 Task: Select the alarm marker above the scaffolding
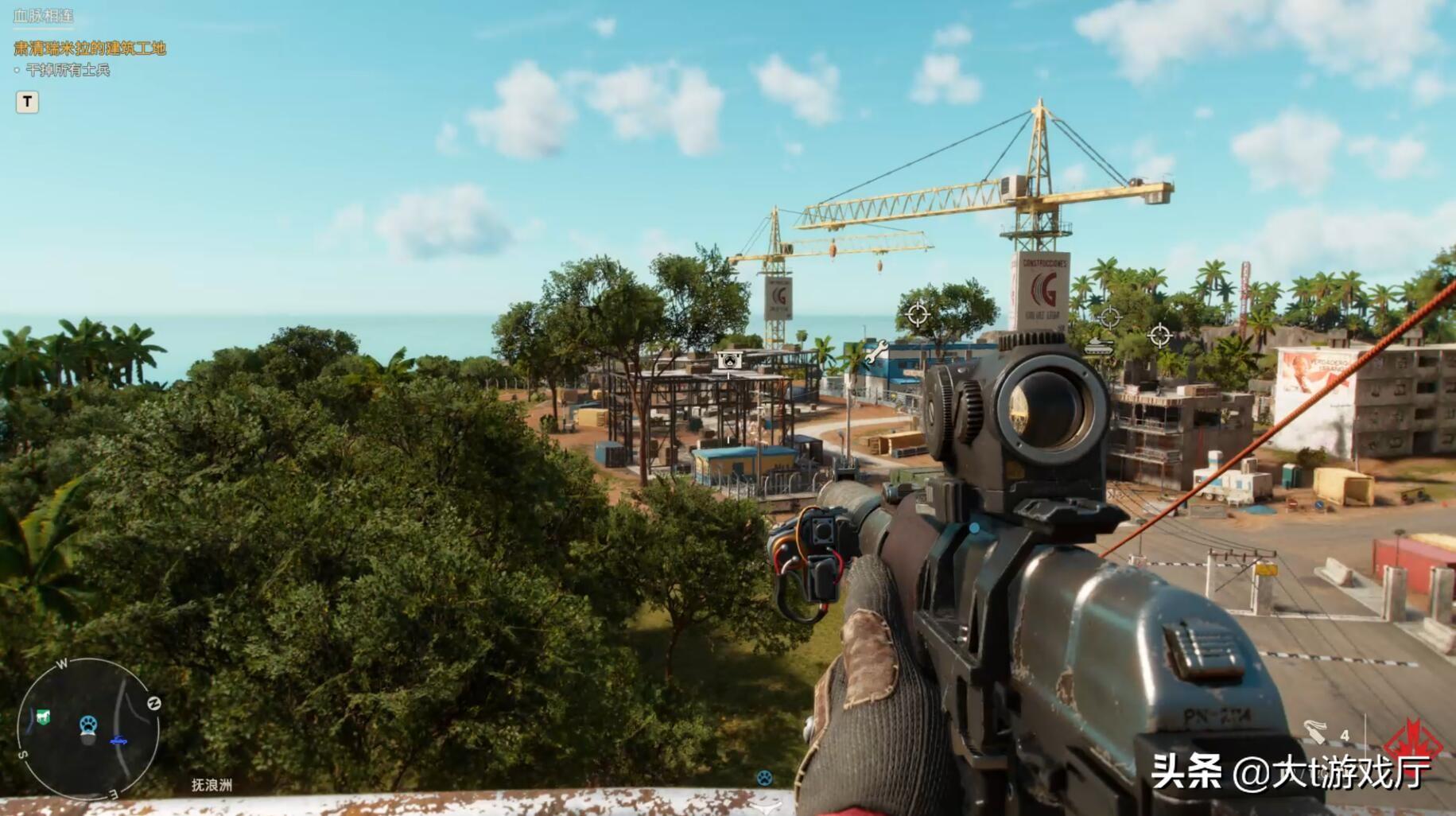(730, 360)
